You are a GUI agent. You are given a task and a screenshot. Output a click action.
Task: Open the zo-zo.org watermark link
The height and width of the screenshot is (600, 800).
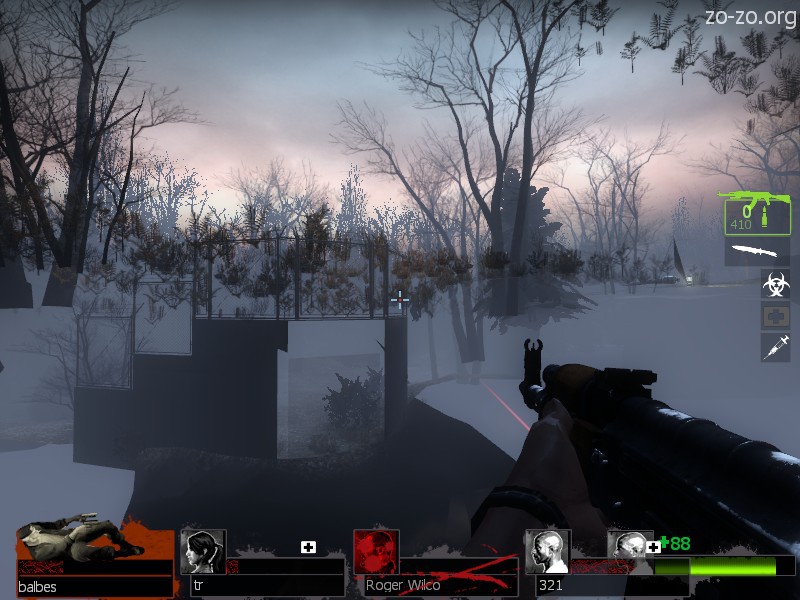[x=750, y=16]
